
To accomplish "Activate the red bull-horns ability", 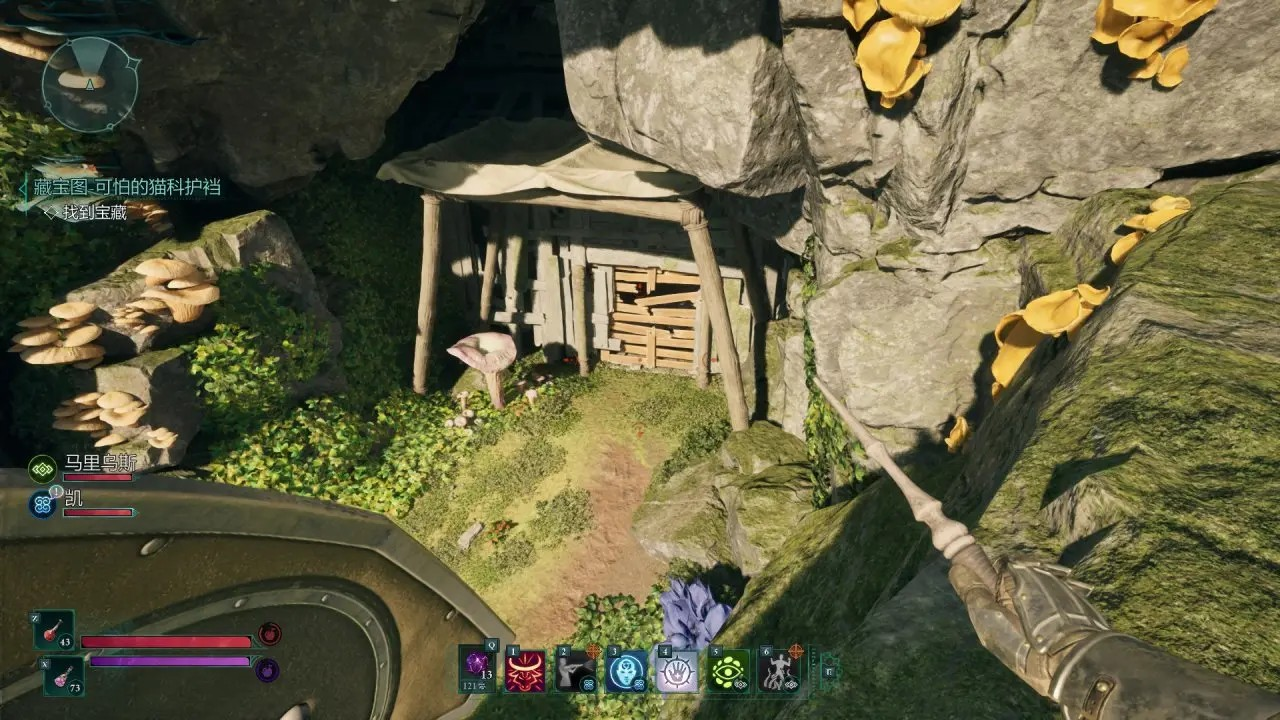I will point(525,671).
